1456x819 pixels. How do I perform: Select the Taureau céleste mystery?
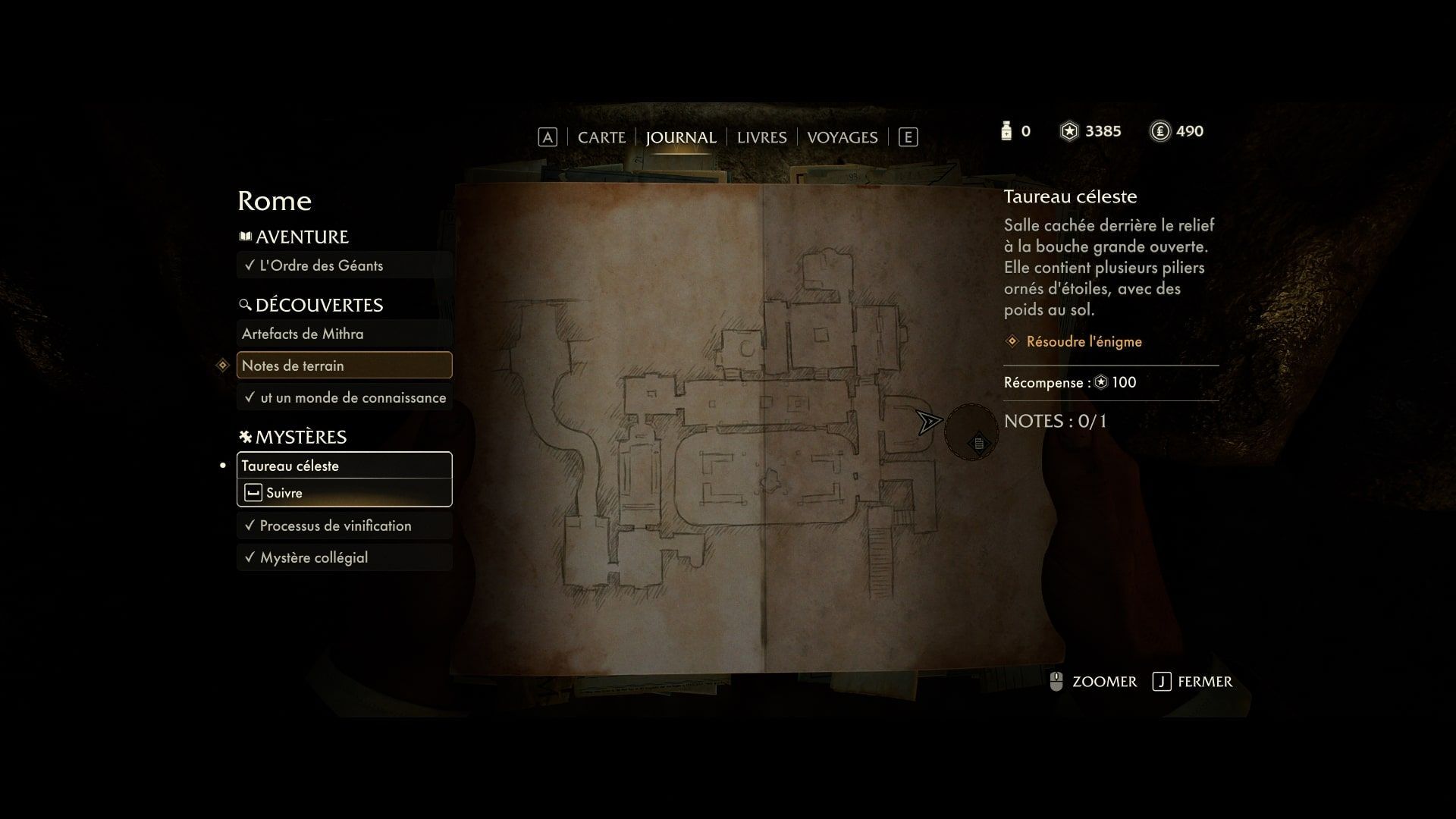[344, 466]
